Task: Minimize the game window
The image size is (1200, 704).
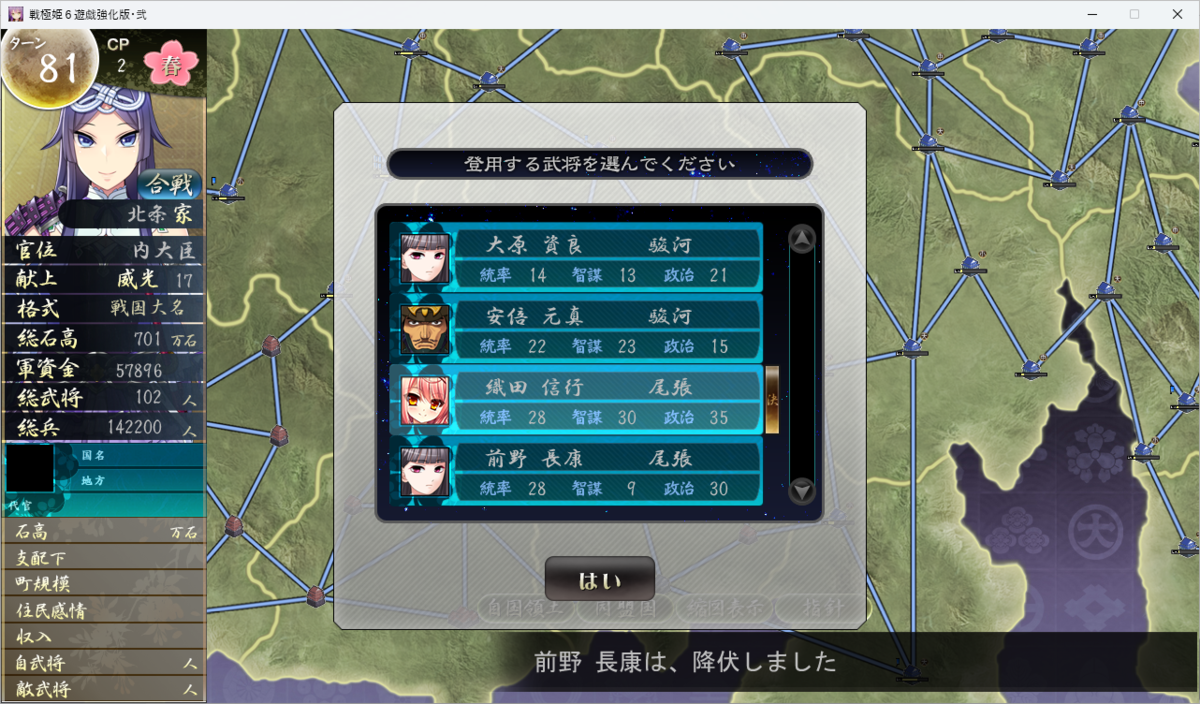Action: 1087,14
